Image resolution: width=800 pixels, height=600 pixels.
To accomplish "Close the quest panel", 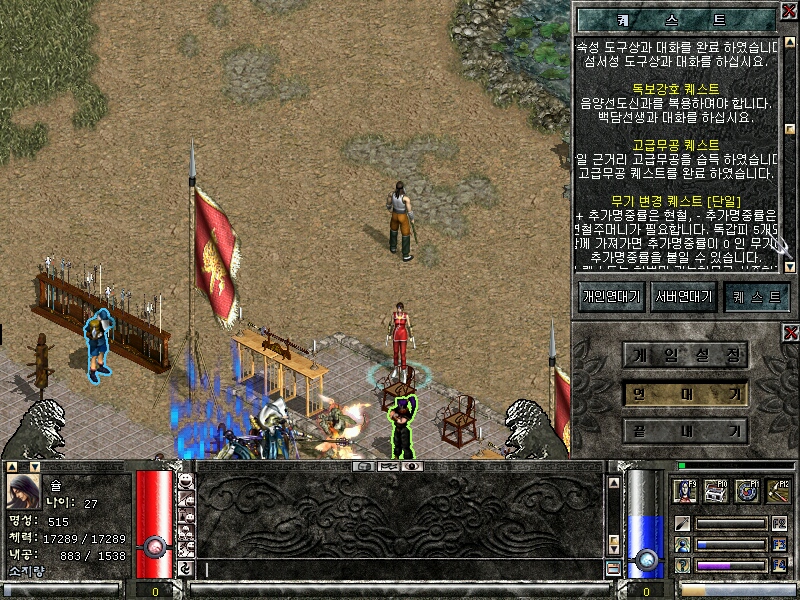I will tap(789, 10).
